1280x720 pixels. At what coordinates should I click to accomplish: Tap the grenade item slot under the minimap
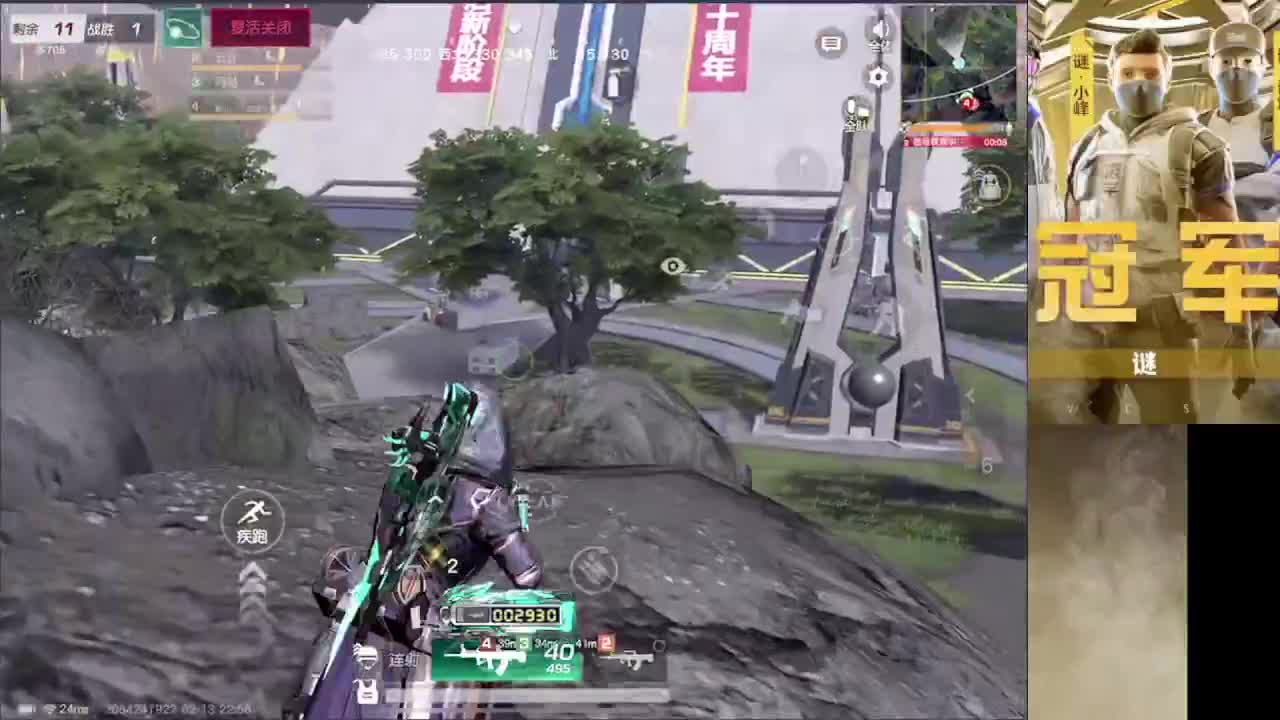click(x=988, y=186)
